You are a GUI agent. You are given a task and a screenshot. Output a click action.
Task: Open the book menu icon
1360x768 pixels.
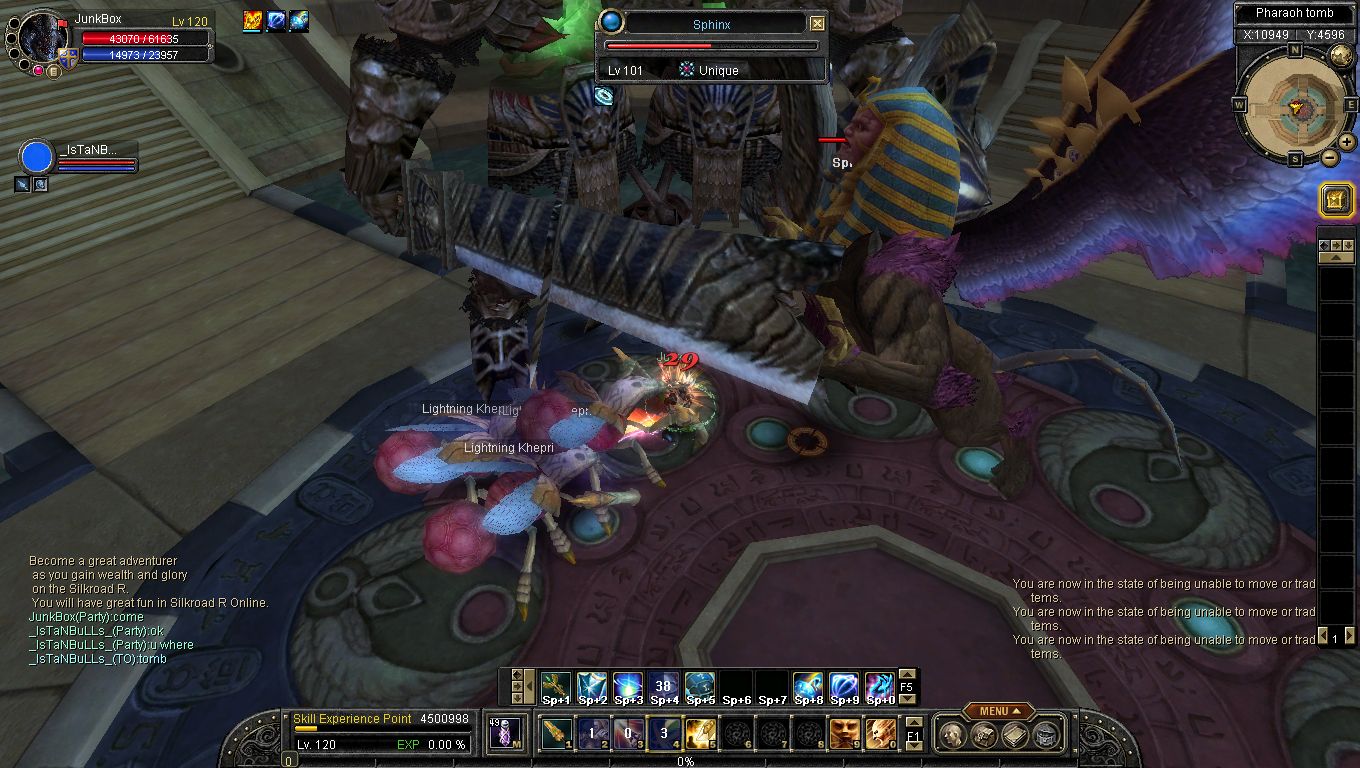(1014, 735)
